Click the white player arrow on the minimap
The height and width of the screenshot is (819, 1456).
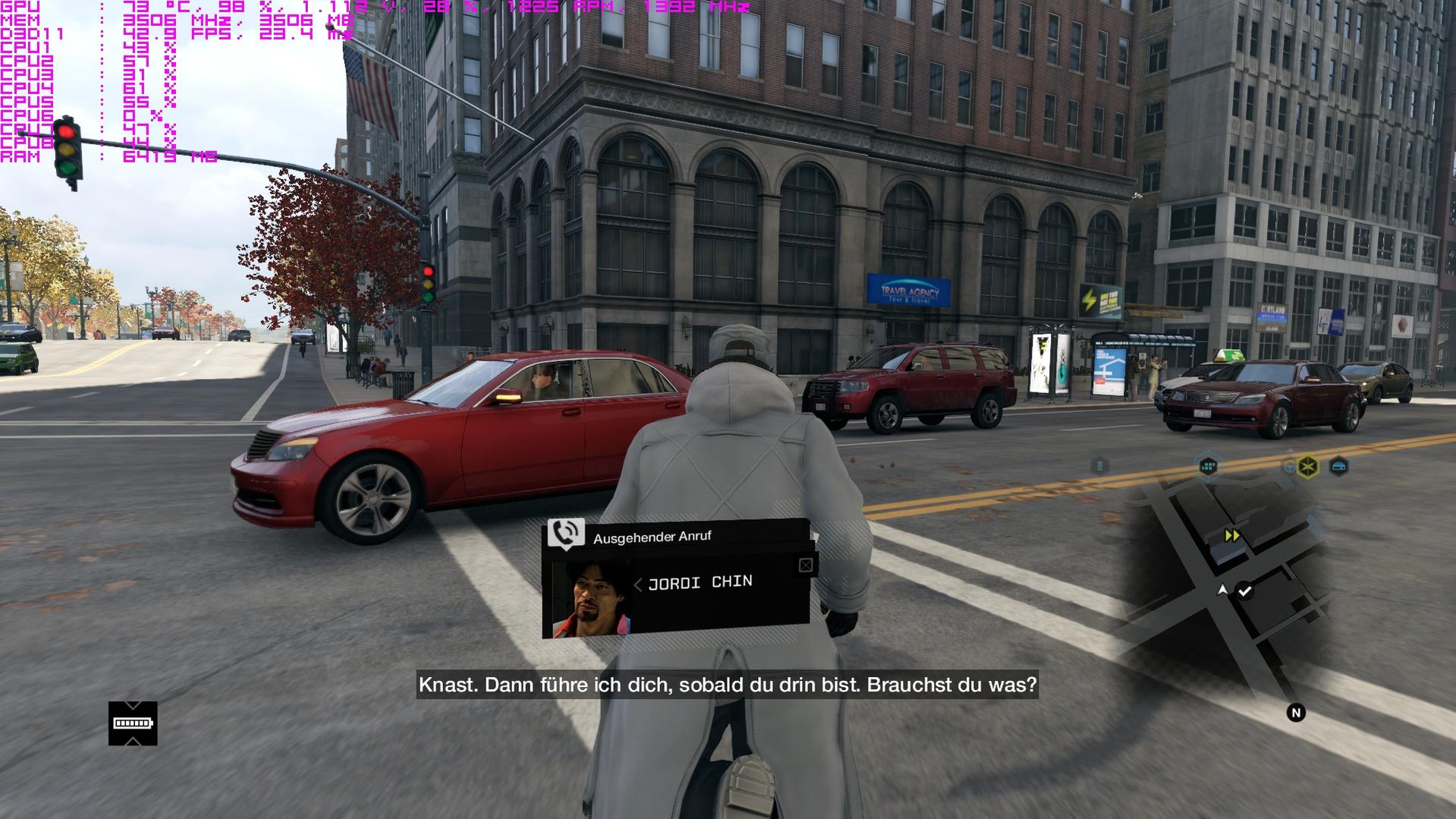1222,590
